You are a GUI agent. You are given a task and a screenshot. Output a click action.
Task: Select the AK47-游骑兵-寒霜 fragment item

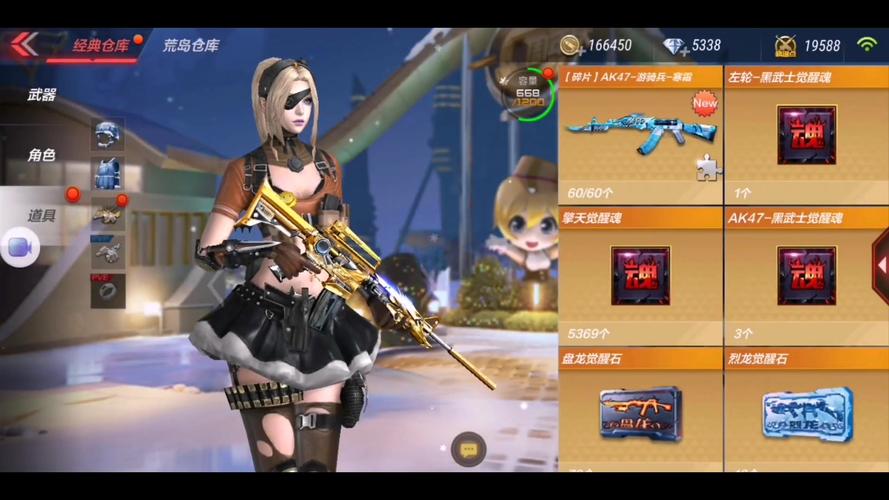coord(640,135)
